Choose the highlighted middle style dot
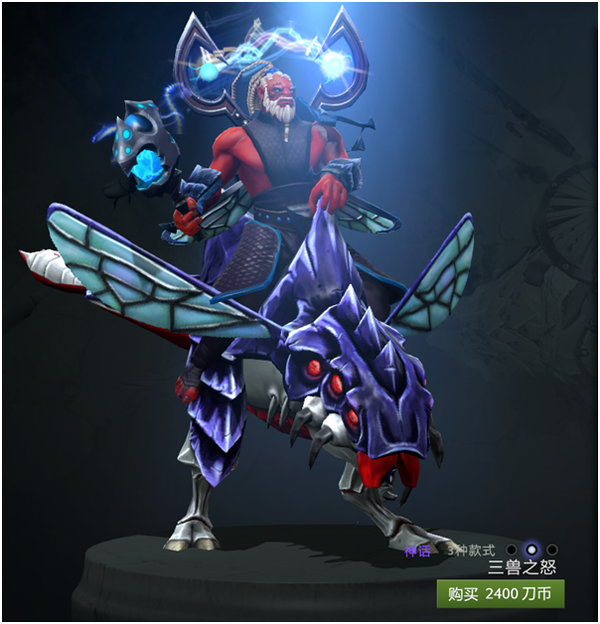 point(532,549)
